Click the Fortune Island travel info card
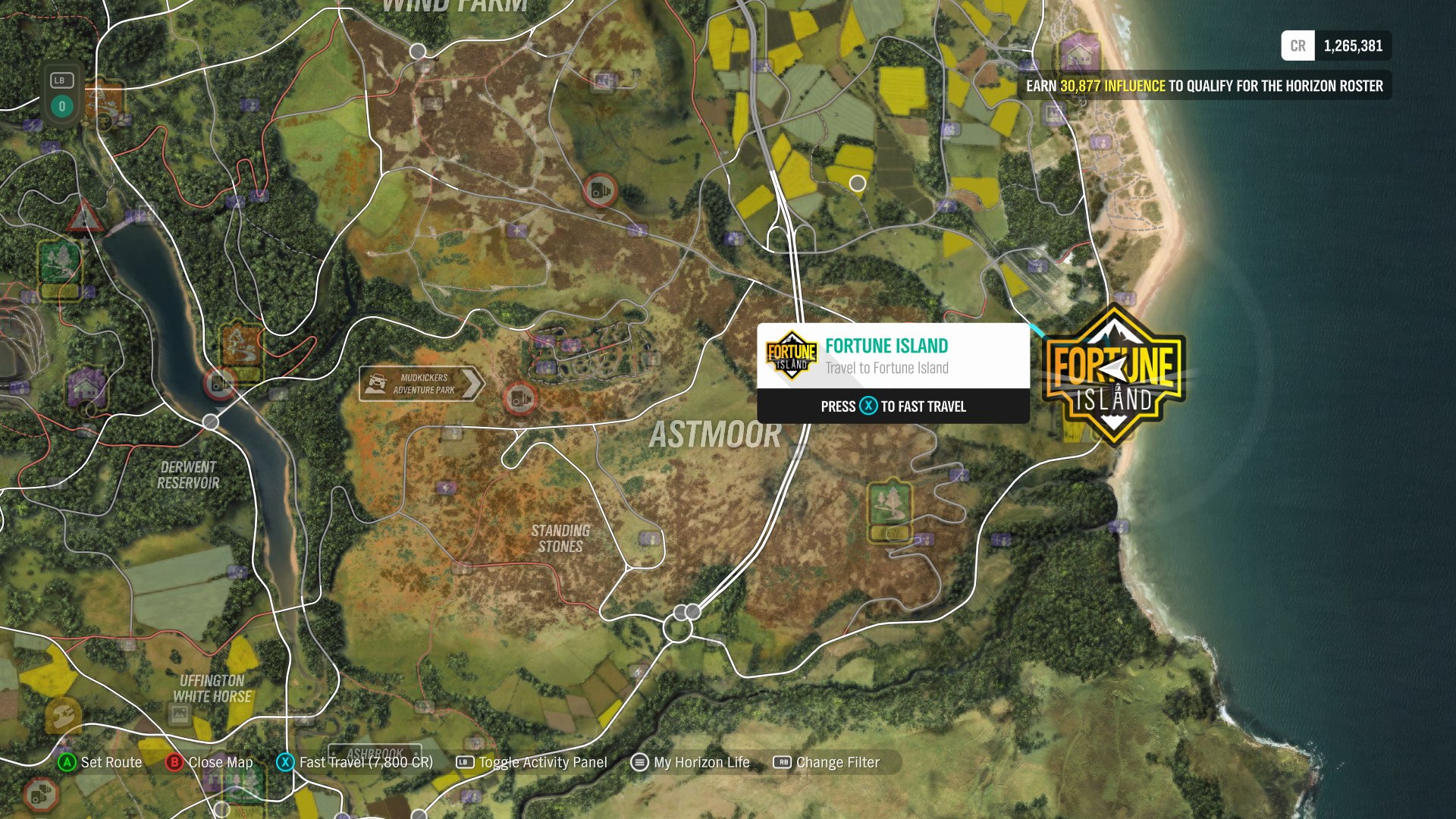Screen dimensions: 1456x819 click(x=893, y=373)
